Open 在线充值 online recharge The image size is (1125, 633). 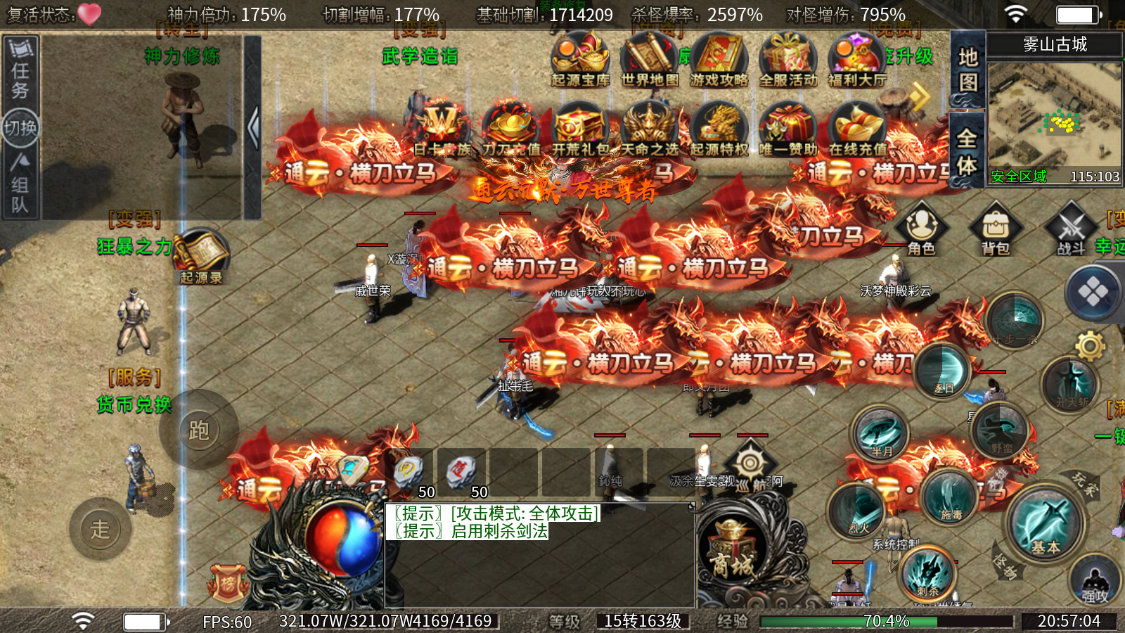[x=857, y=128]
